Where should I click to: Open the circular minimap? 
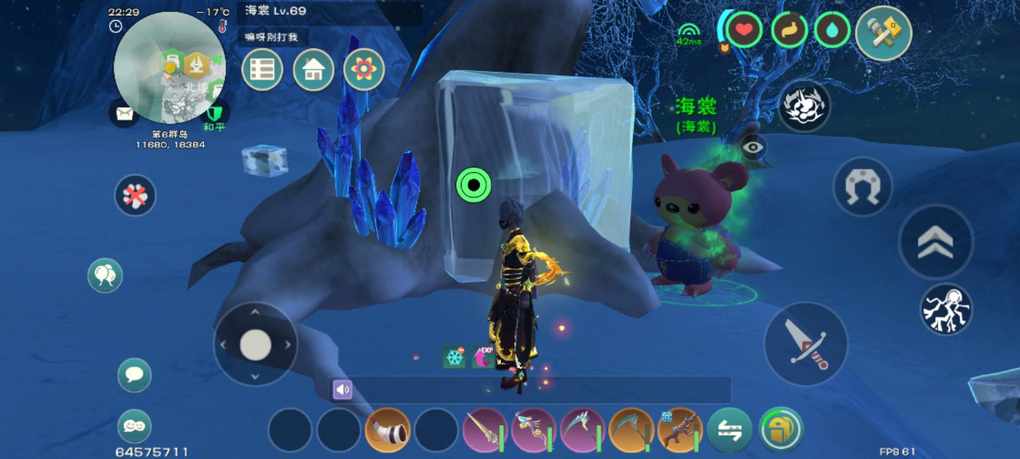(x=168, y=68)
